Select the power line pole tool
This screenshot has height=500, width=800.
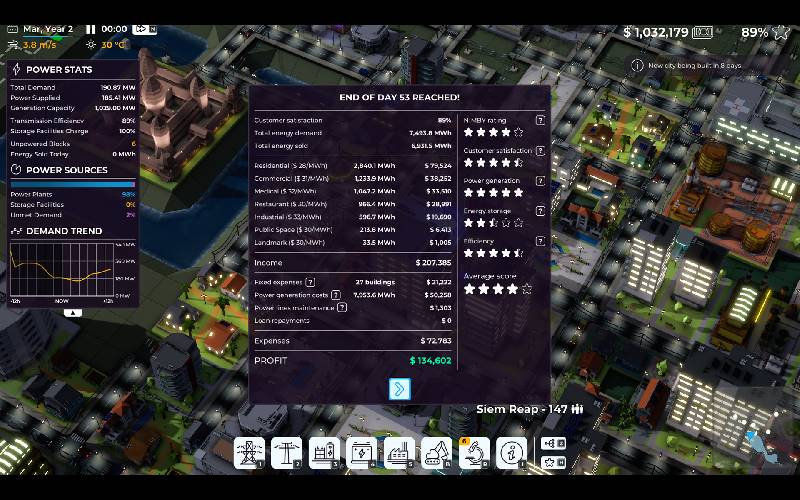tap(285, 452)
